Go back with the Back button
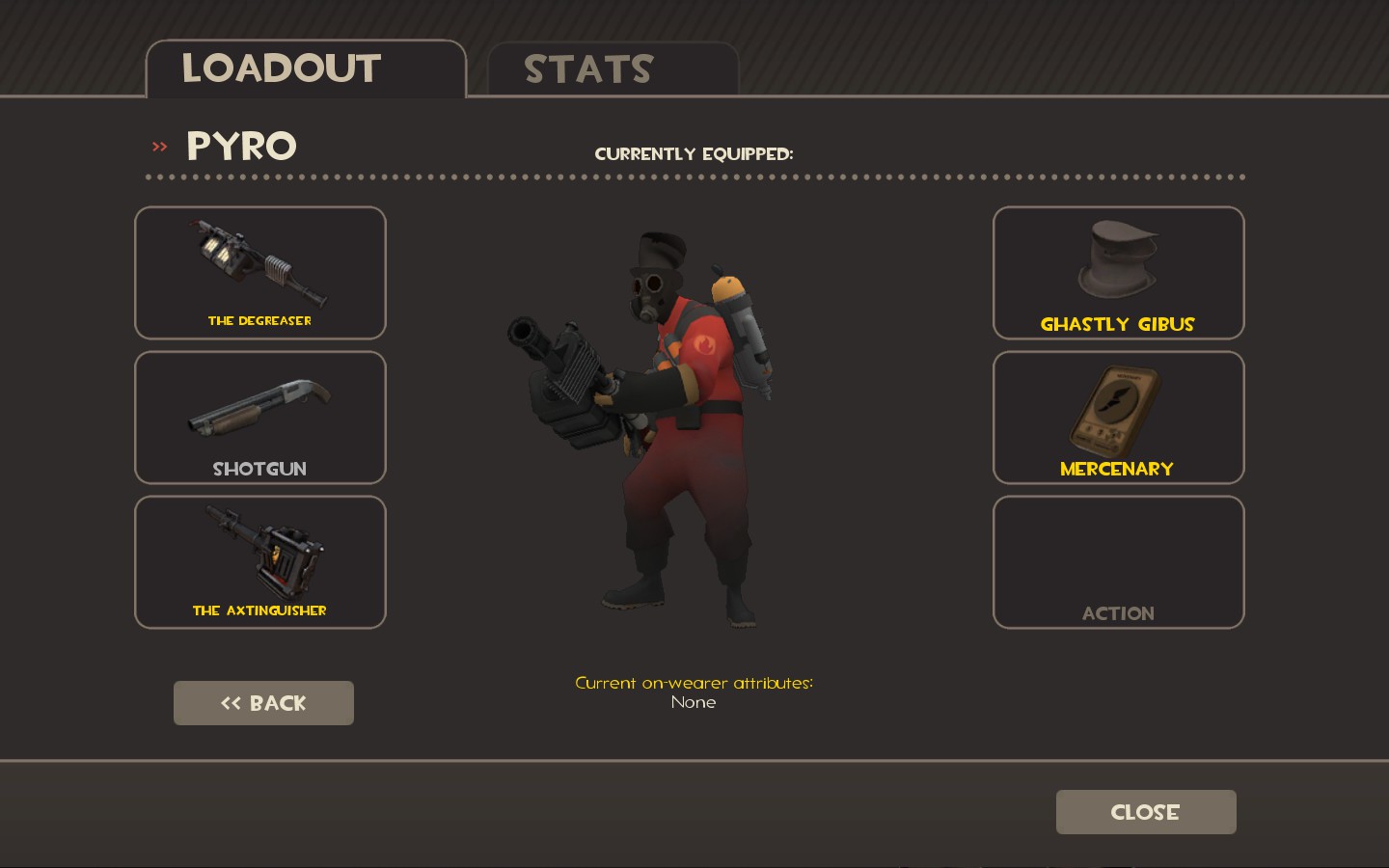Viewport: 1389px width, 868px height. pos(263,703)
